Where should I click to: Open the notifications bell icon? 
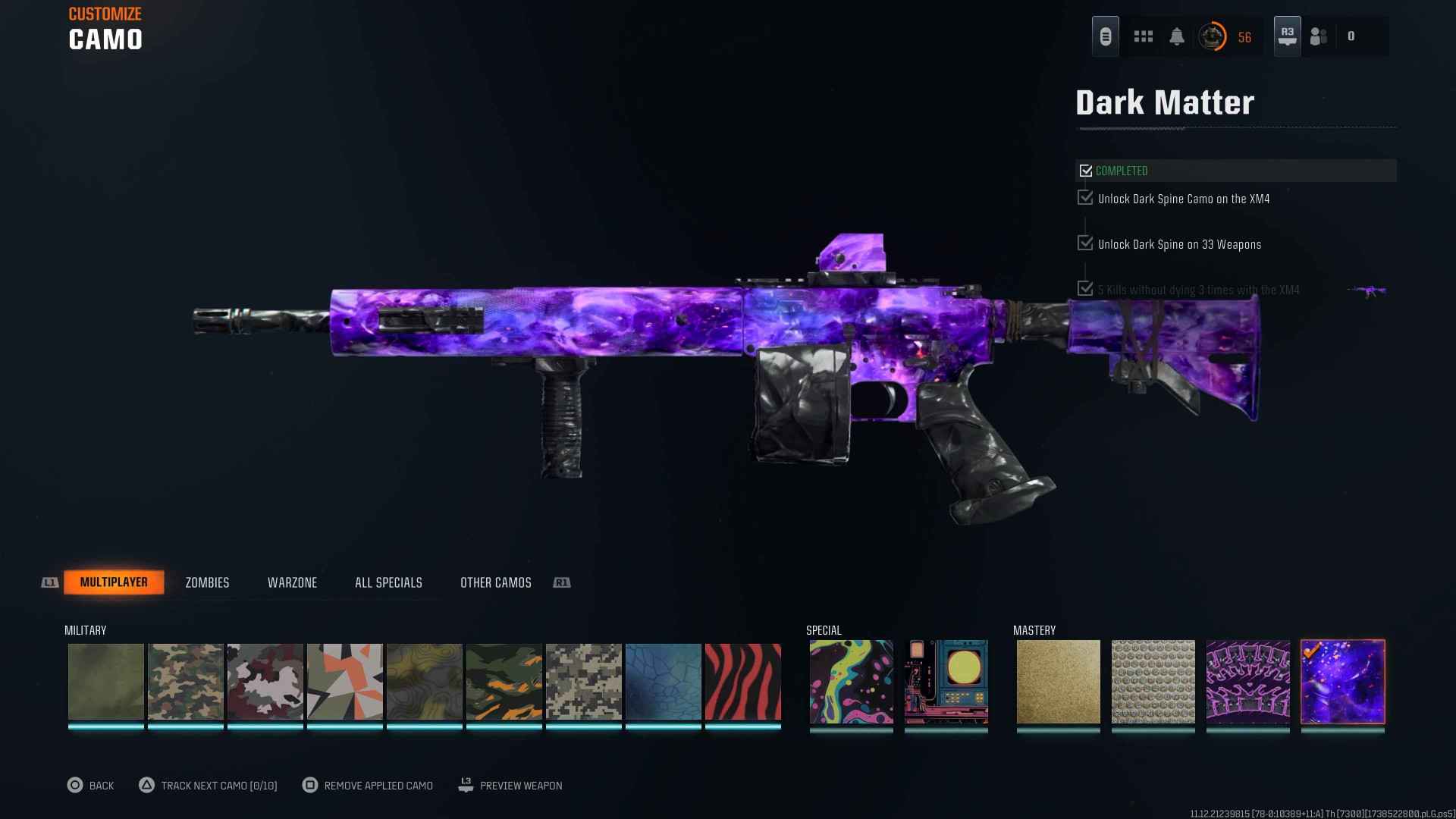click(1177, 36)
